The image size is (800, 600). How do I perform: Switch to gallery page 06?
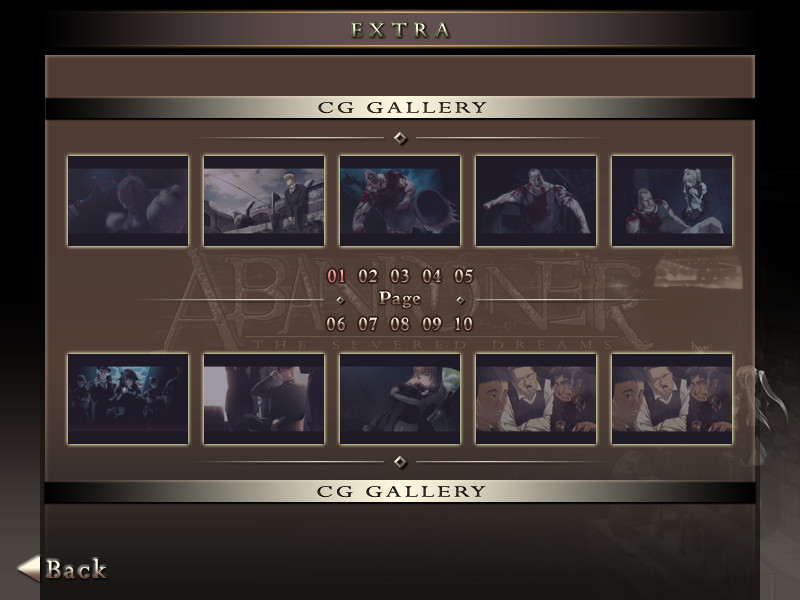[x=336, y=324]
